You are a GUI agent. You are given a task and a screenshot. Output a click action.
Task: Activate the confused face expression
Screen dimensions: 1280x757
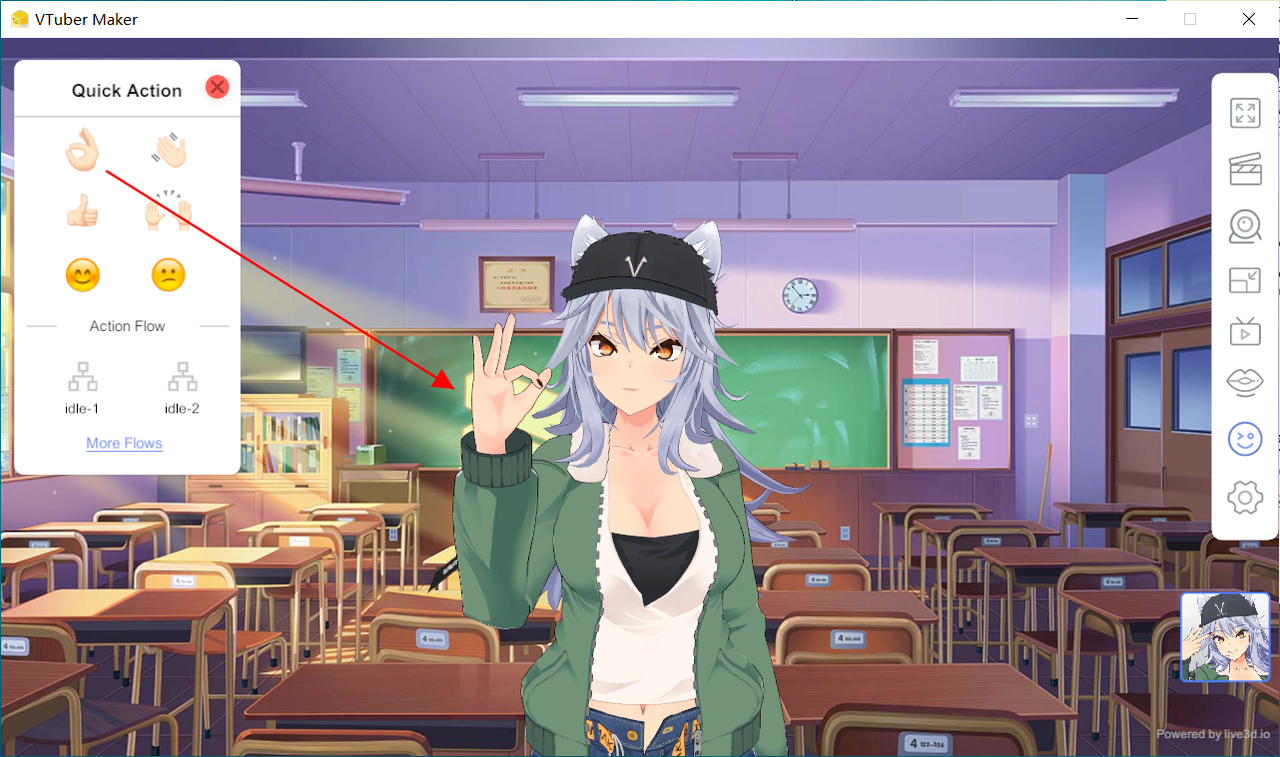tap(168, 274)
